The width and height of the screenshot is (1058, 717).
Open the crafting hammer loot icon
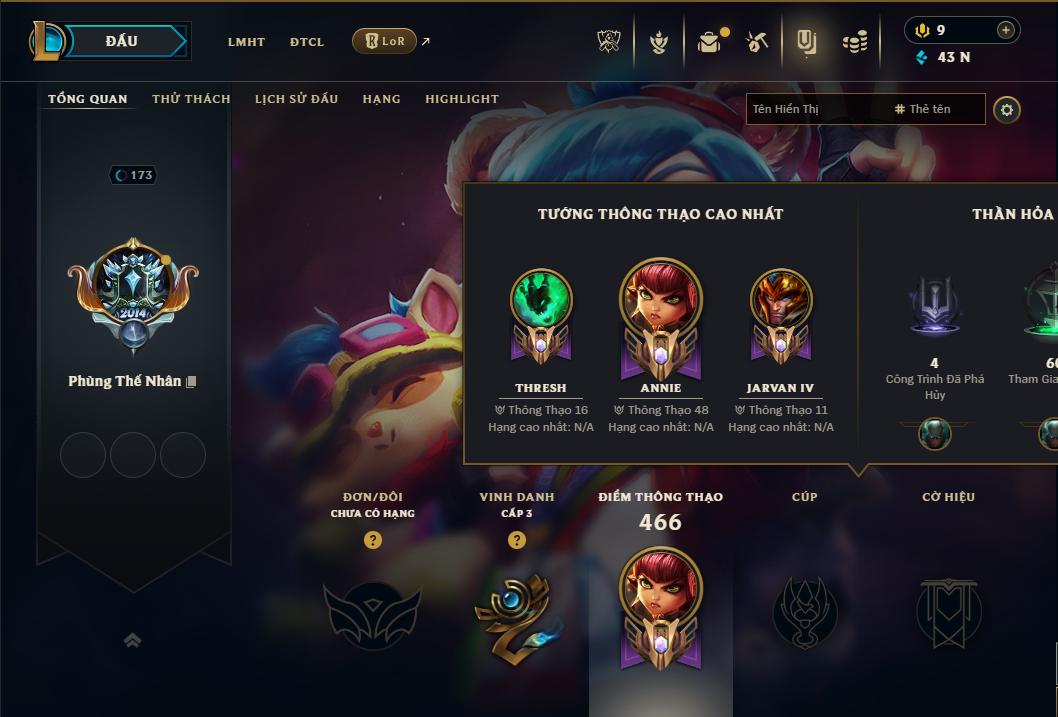click(x=757, y=42)
